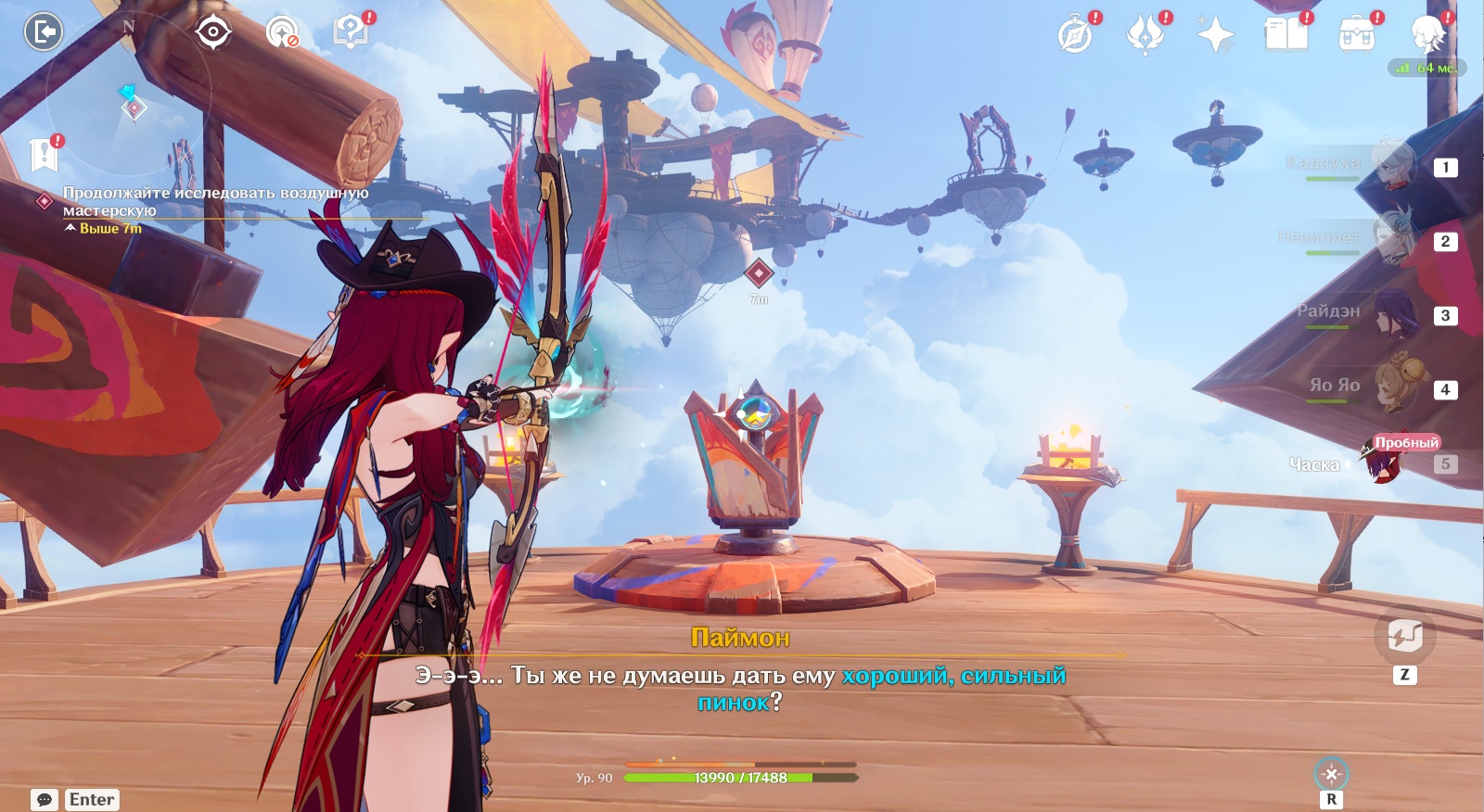This screenshot has width=1484, height=812.
Task: Open the question mark tutorial icon
Action: [351, 32]
